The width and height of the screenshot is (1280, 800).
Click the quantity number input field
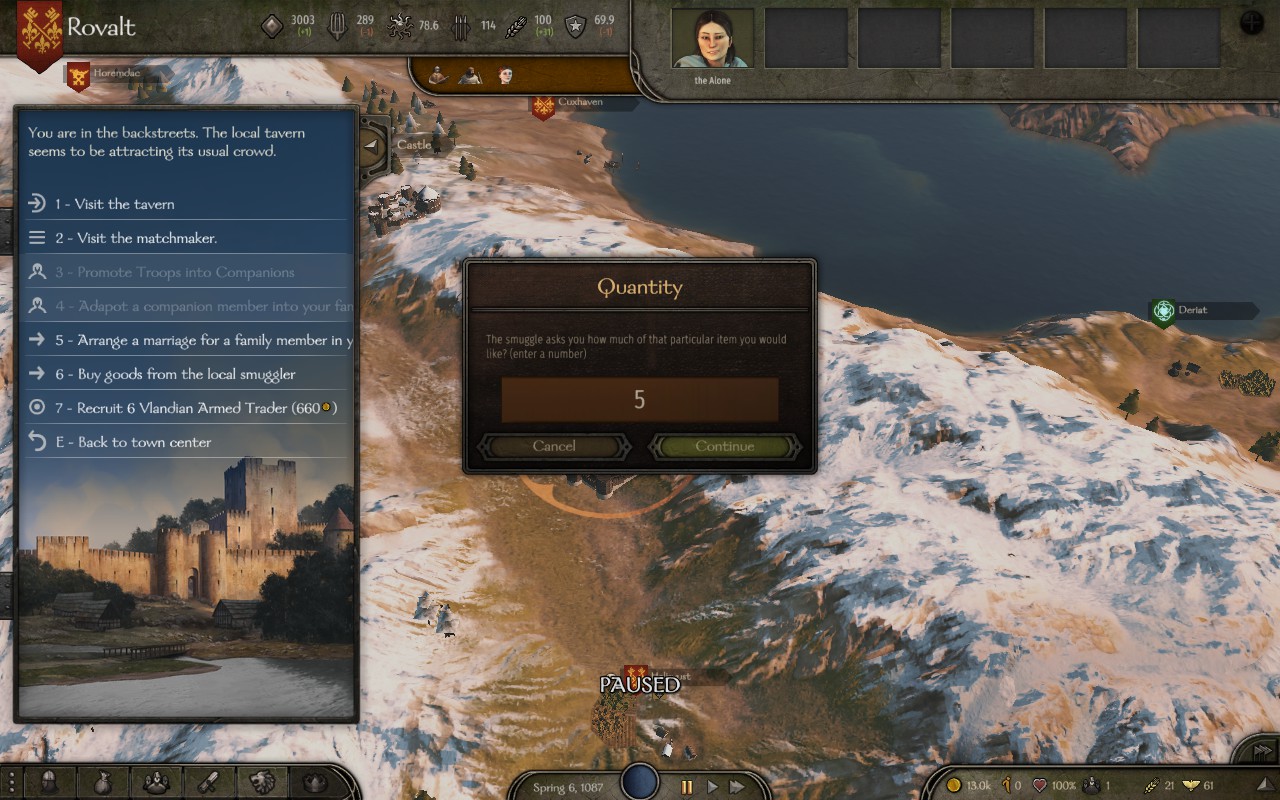640,400
